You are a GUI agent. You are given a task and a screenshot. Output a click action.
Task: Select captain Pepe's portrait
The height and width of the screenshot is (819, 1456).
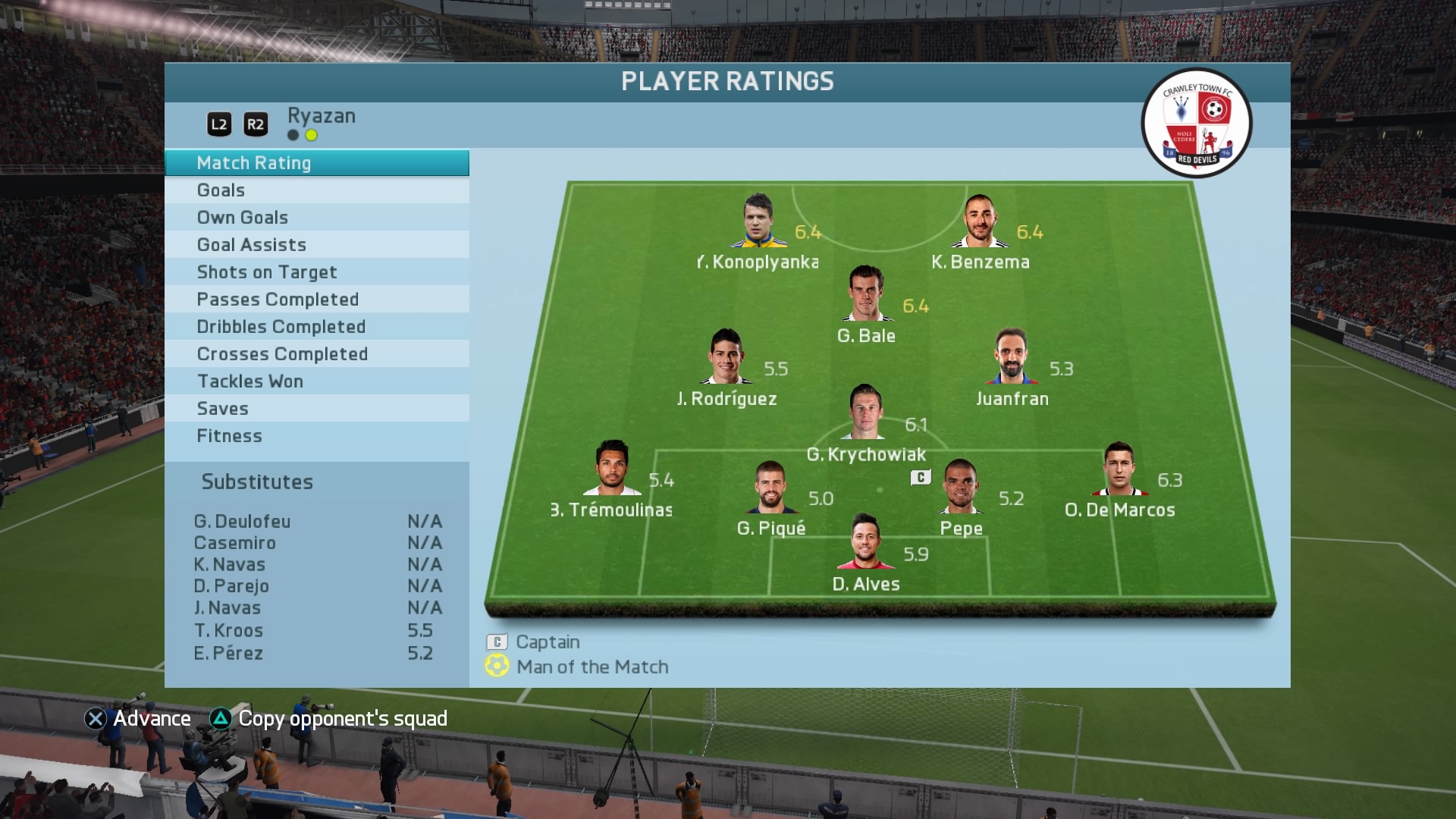[960, 487]
